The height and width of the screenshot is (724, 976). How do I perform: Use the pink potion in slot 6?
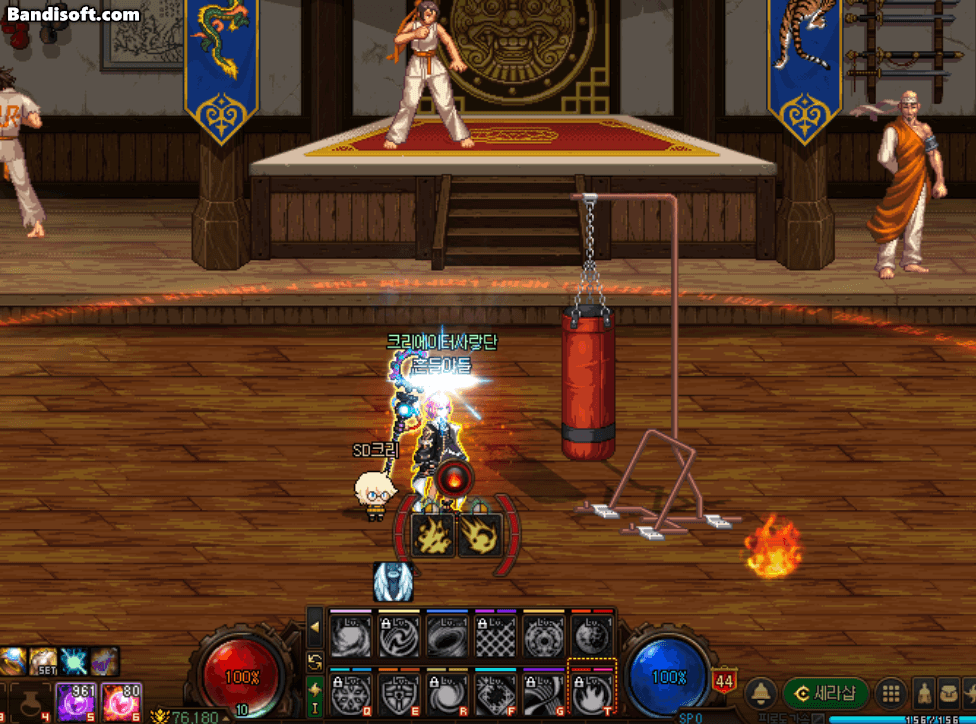(121, 702)
